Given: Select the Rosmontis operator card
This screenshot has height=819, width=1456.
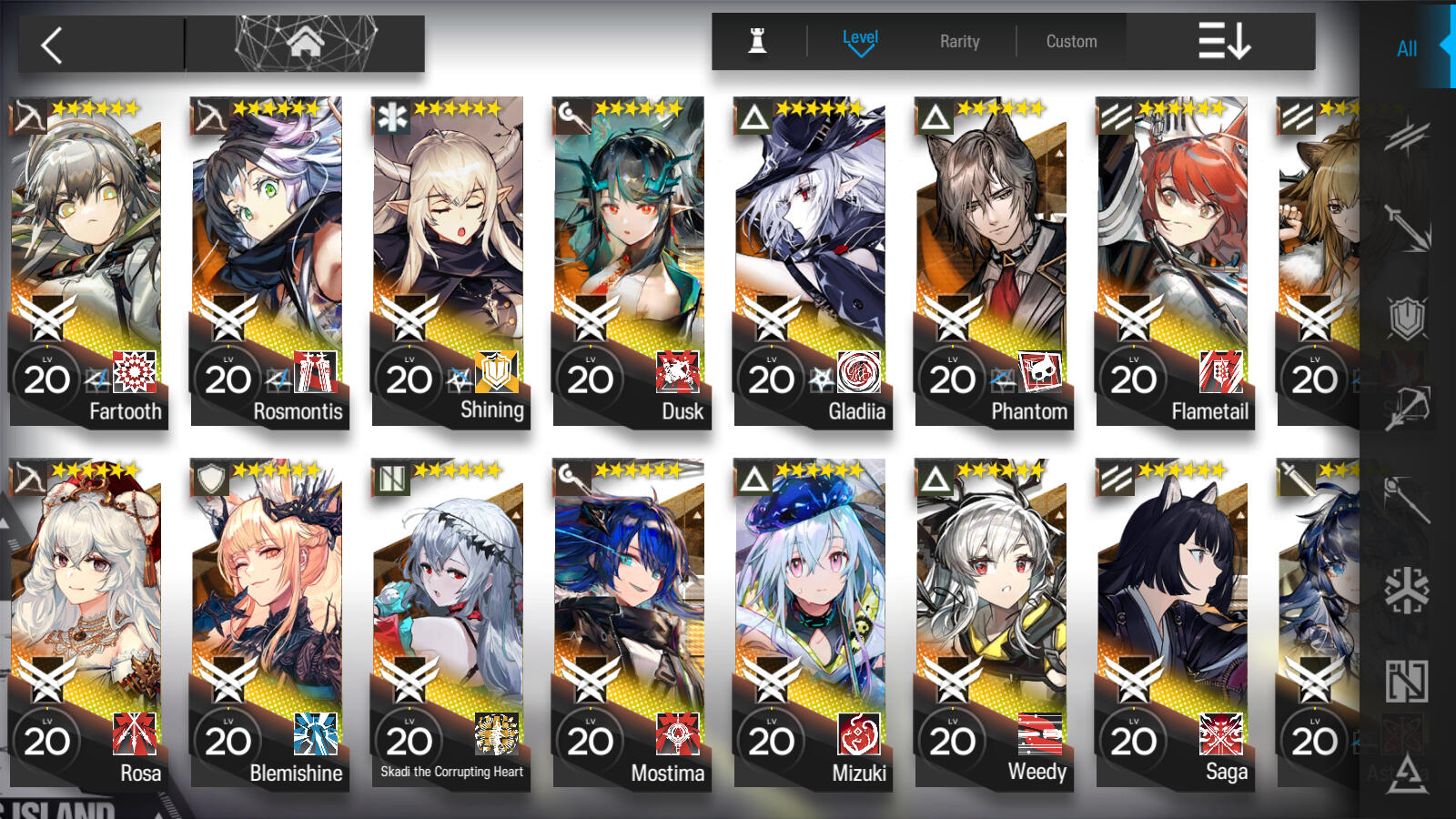Looking at the screenshot, I should click(x=268, y=261).
